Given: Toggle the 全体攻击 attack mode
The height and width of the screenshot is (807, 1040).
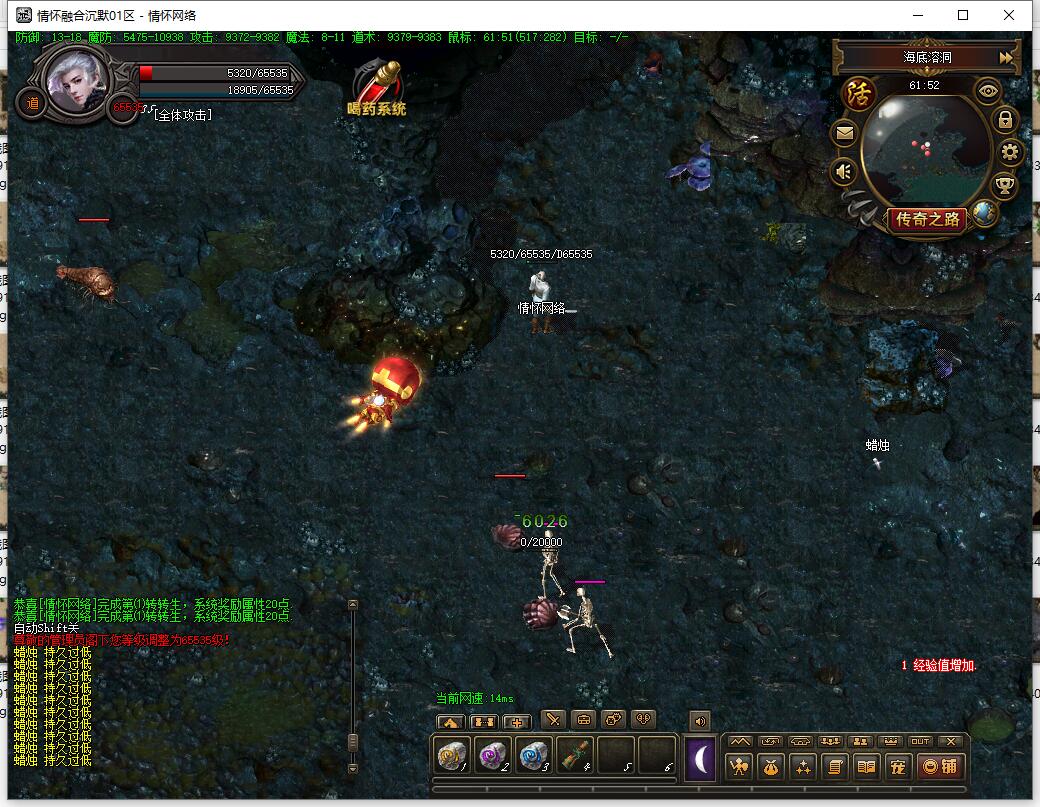Looking at the screenshot, I should pyautogui.click(x=182, y=115).
